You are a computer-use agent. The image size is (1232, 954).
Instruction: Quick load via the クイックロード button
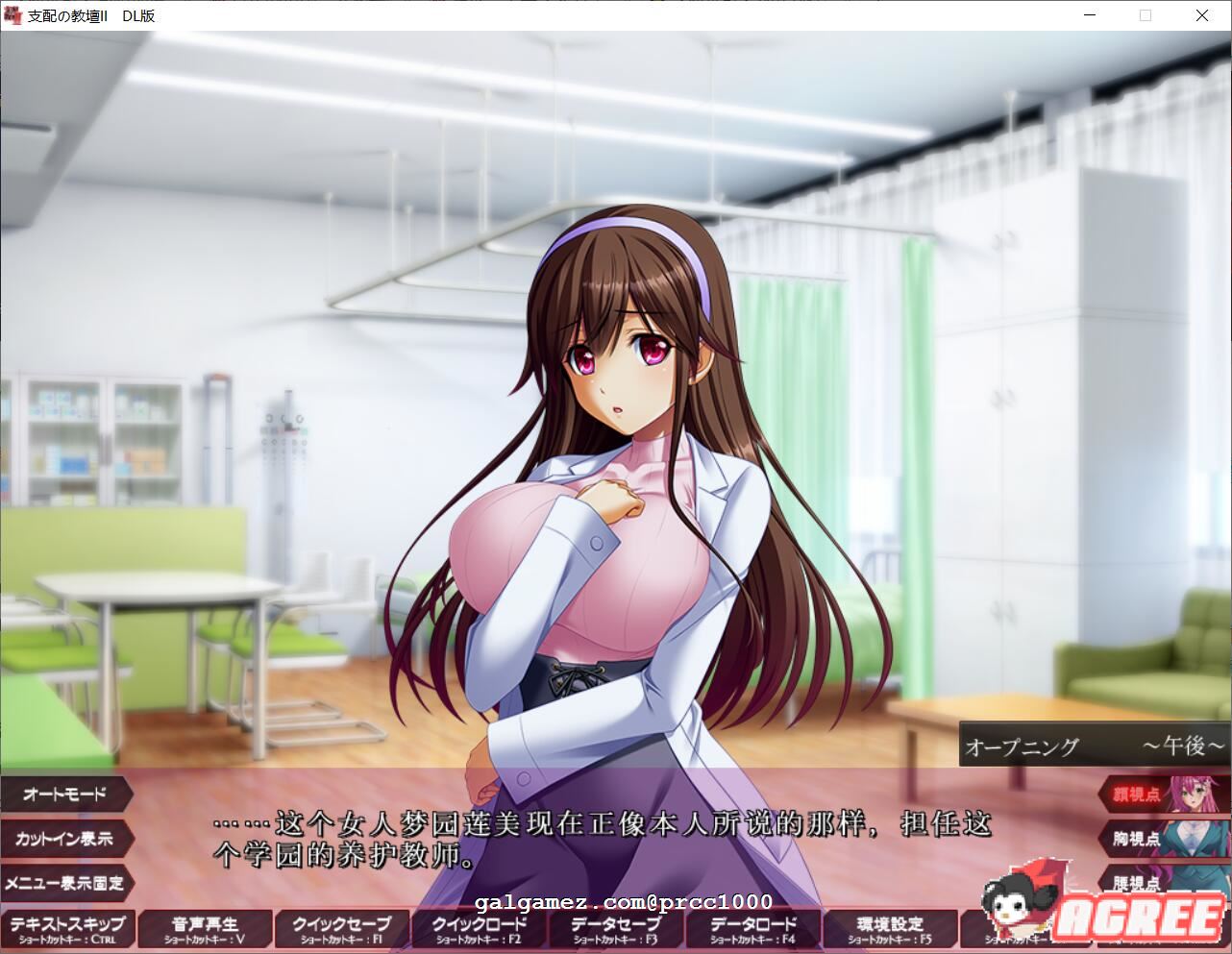[x=479, y=927]
